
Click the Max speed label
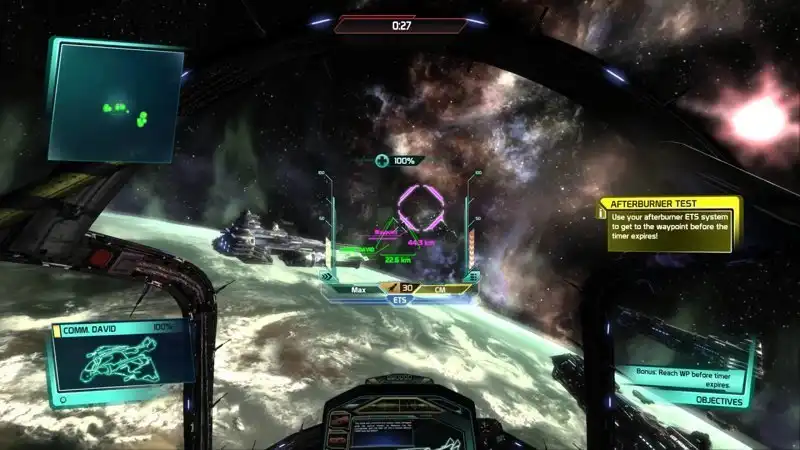pyautogui.click(x=358, y=289)
